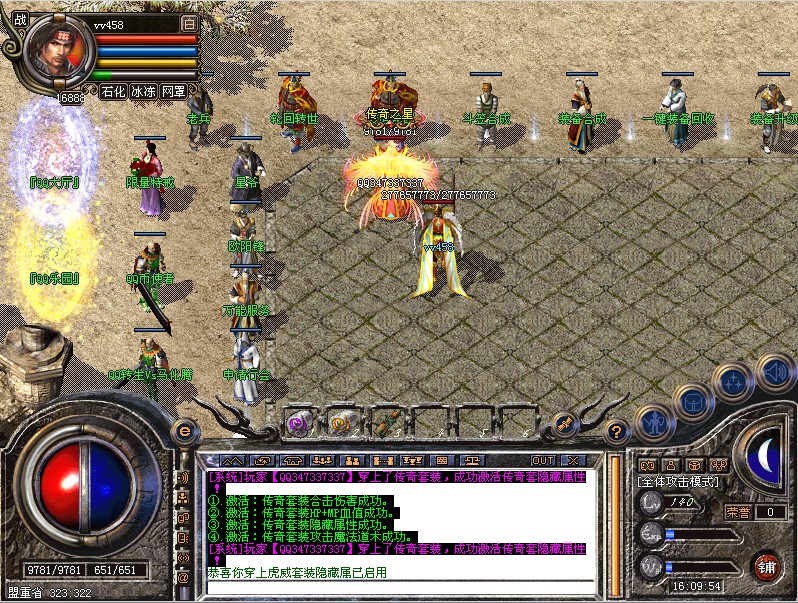798x603 pixels.
Task: Open the hero portrait of vv458
Action: 59,49
